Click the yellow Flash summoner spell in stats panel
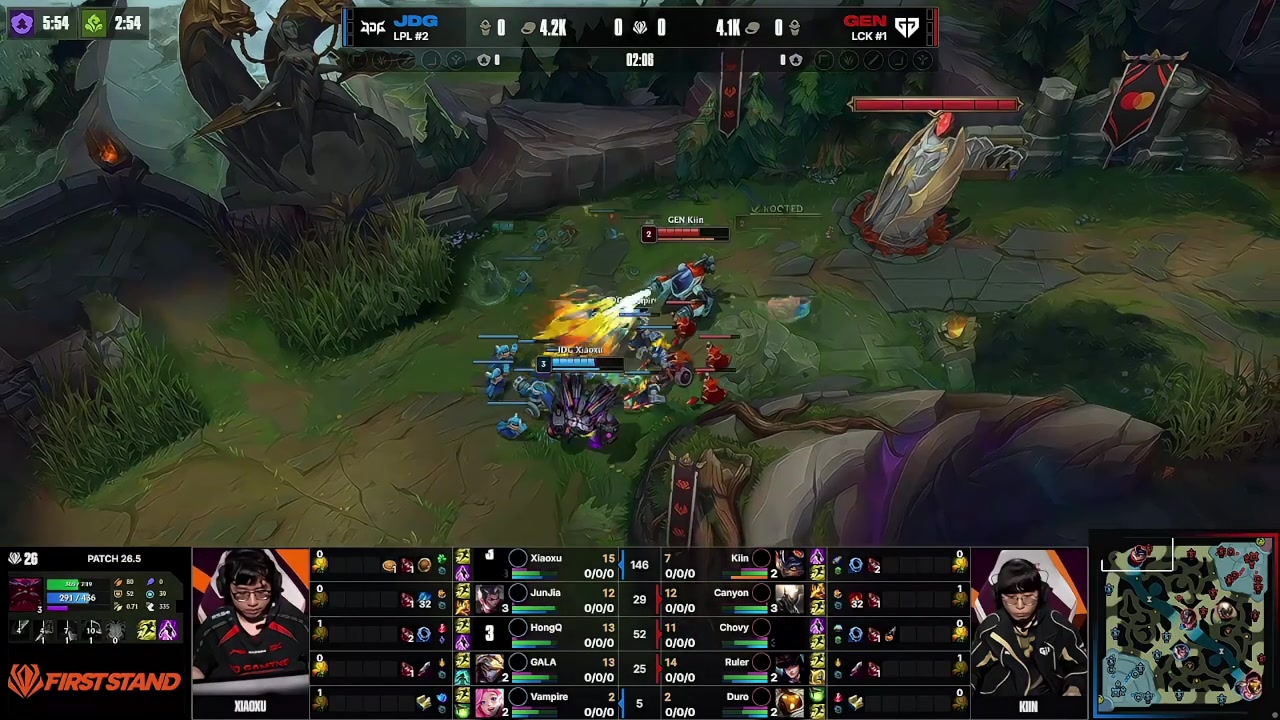Screen dimensions: 1280x720 [x=146, y=630]
